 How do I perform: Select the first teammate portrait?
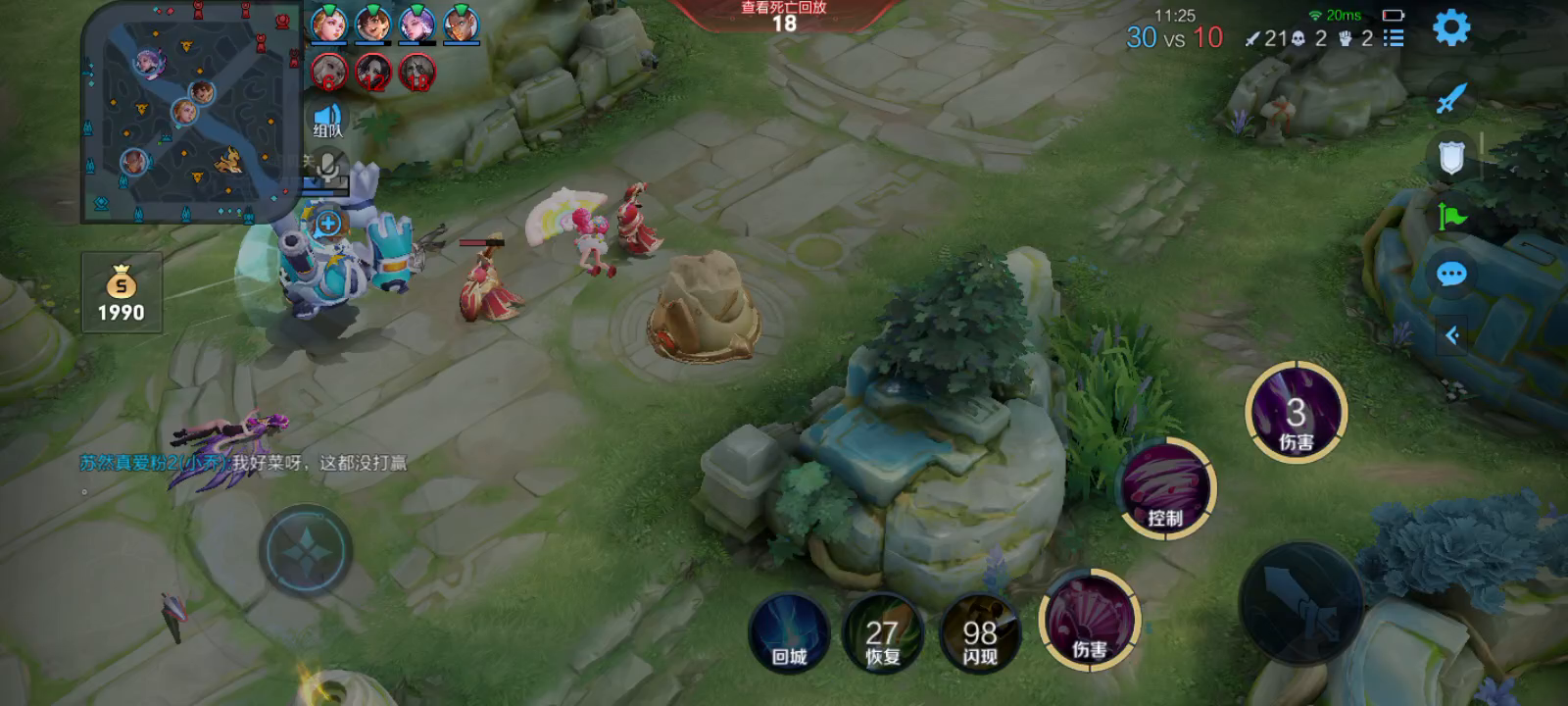tap(328, 24)
